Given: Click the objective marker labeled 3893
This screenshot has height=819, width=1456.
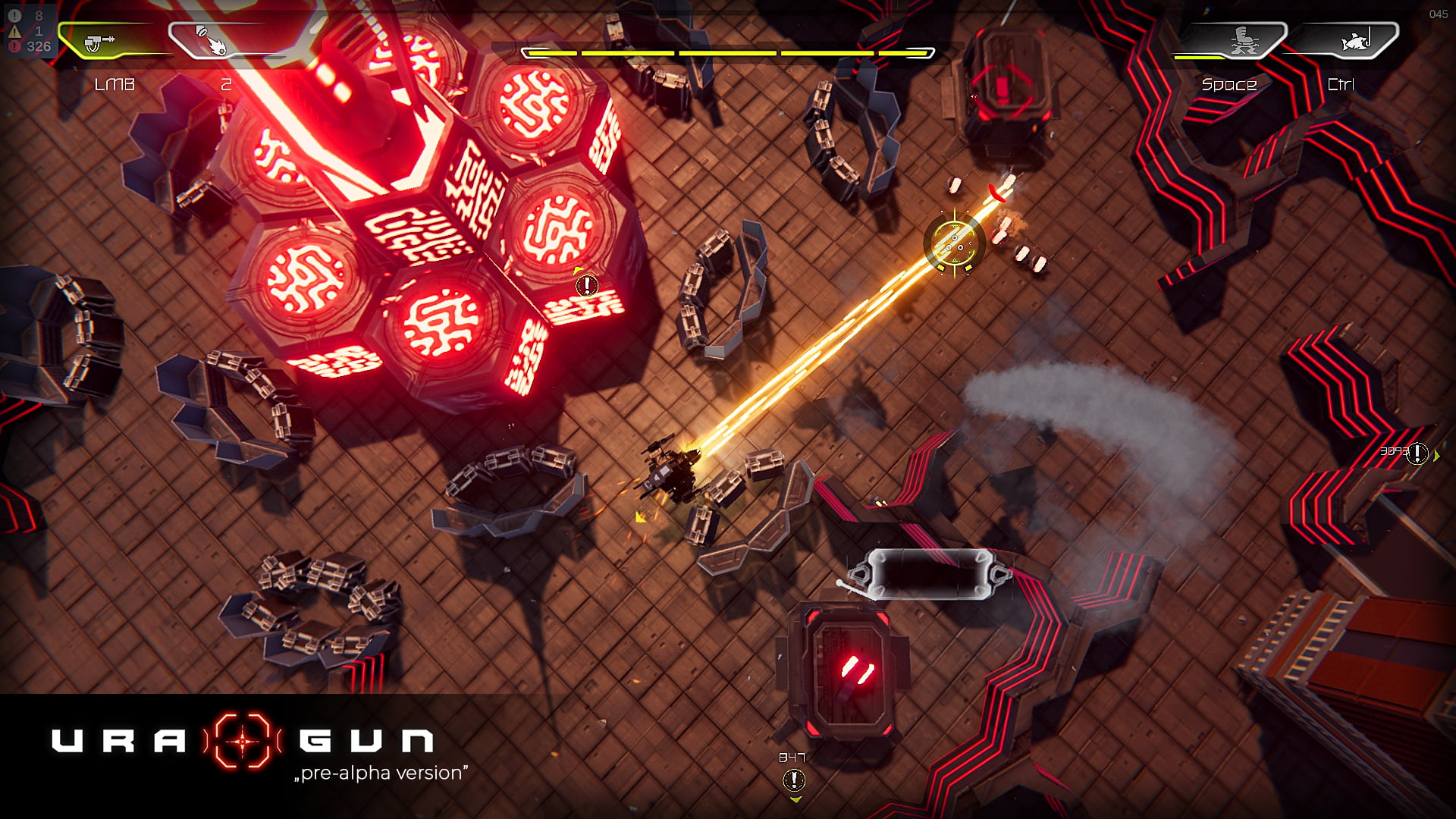Looking at the screenshot, I should (1417, 453).
